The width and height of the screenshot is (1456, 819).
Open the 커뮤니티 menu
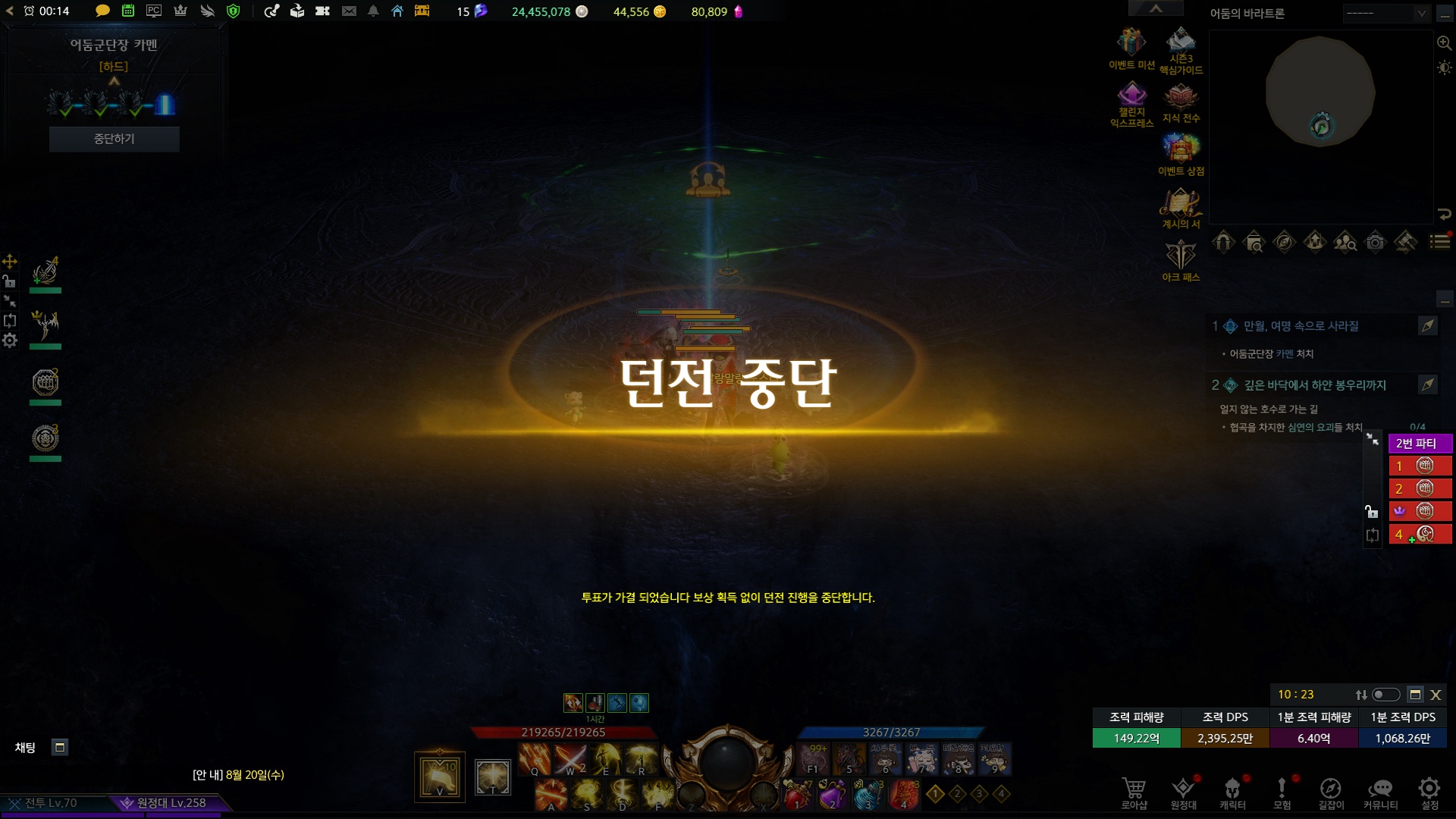click(1380, 792)
